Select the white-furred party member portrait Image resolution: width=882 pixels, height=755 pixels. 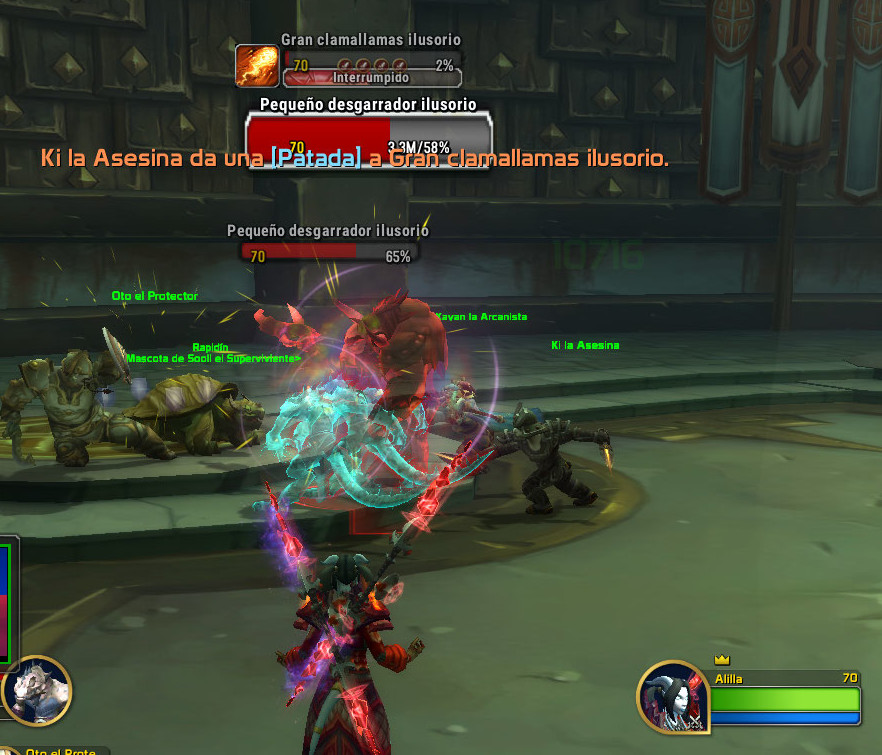[x=37, y=690]
